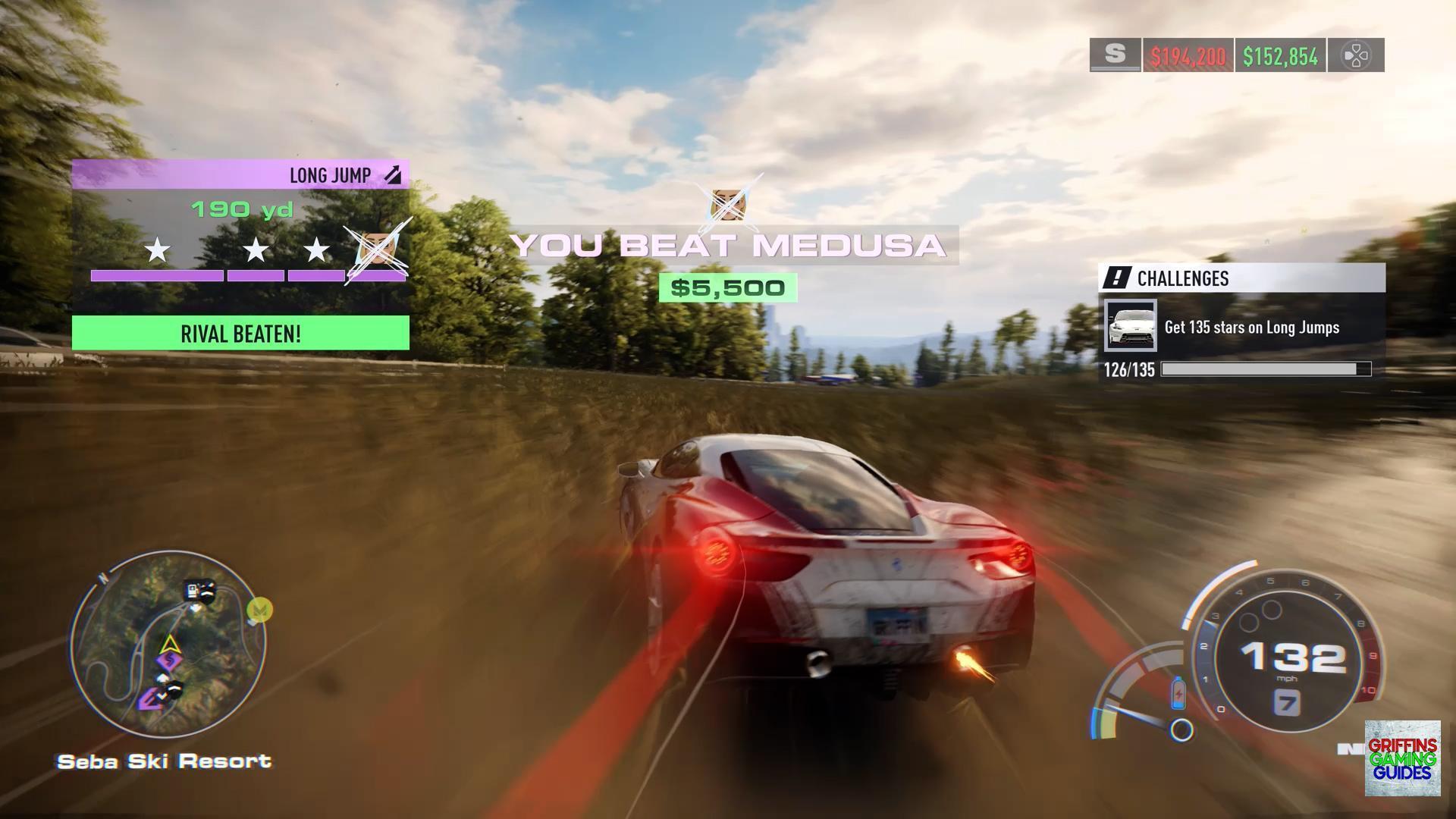Open the Griffins Gaming Guides channel logo
Screen dimensions: 1456x819
point(1402,758)
